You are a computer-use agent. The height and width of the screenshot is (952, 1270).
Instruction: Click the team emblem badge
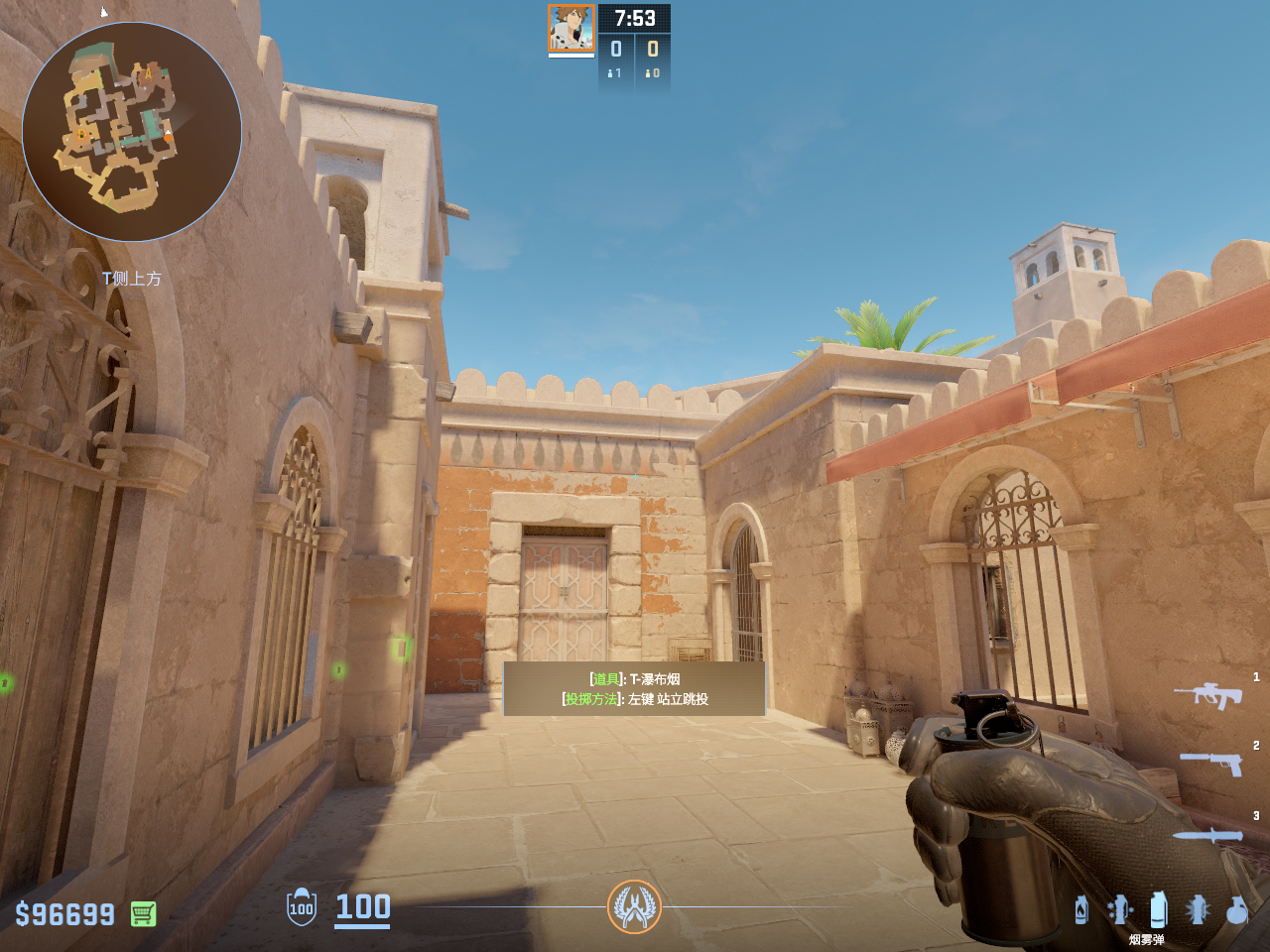tap(634, 906)
